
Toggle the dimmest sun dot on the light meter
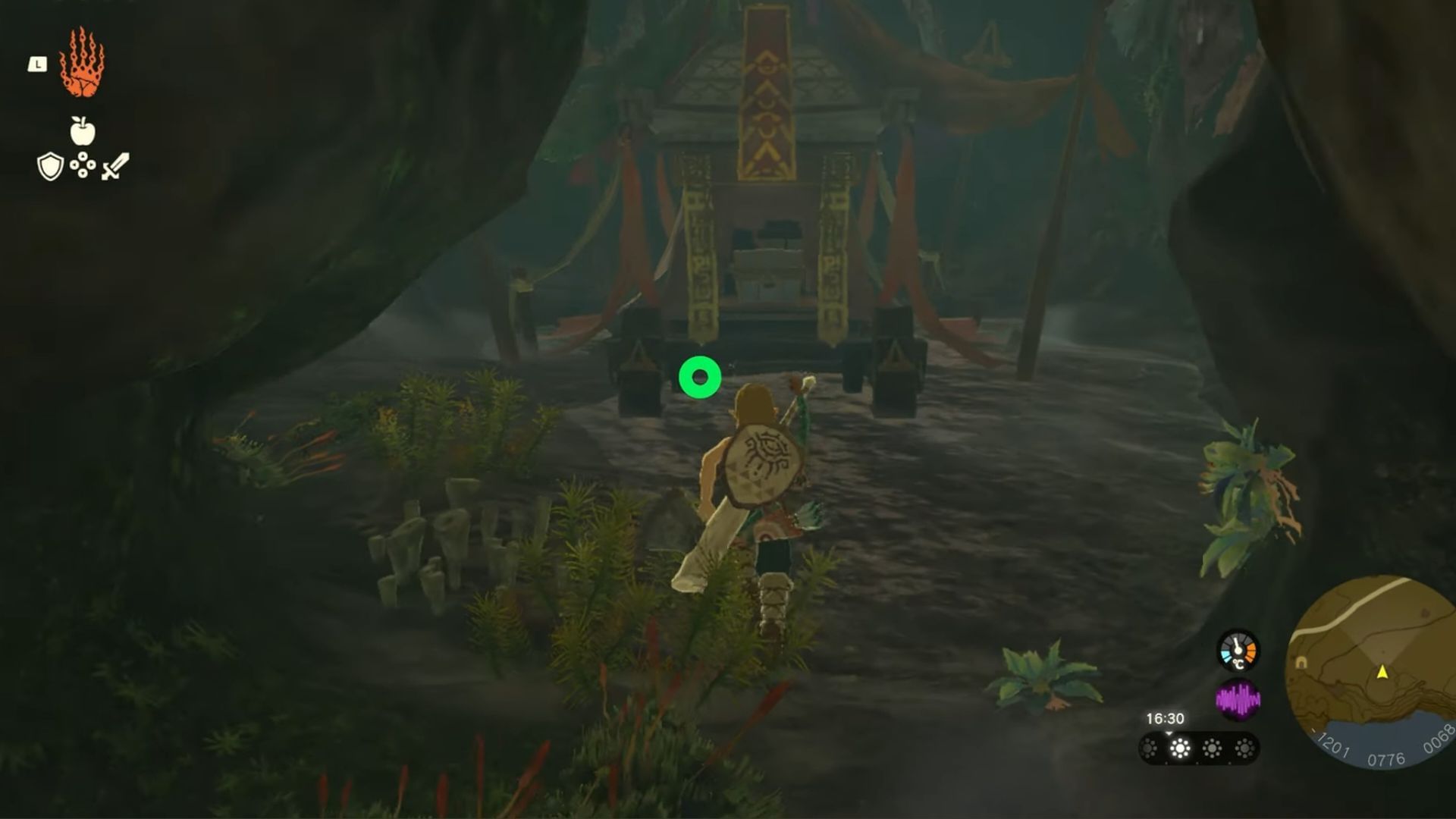click(1149, 747)
